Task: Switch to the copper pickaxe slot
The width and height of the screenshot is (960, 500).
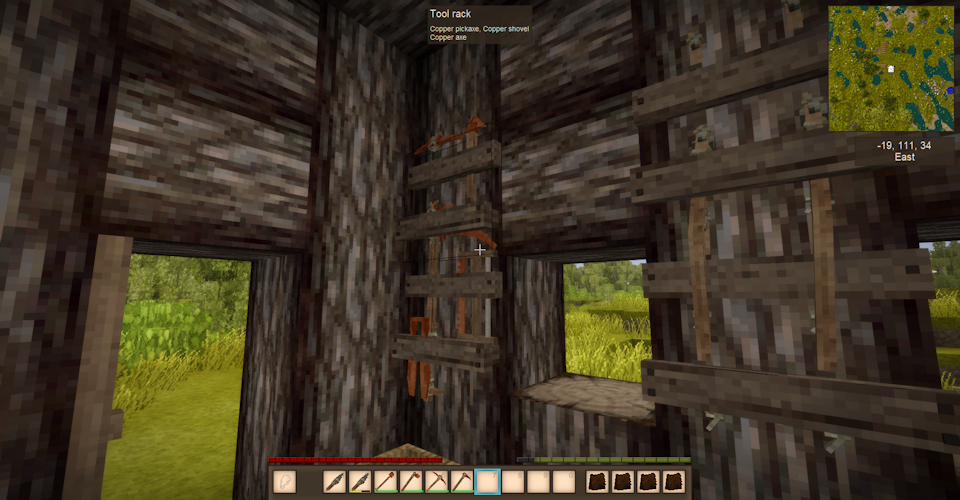Action: [x=436, y=482]
